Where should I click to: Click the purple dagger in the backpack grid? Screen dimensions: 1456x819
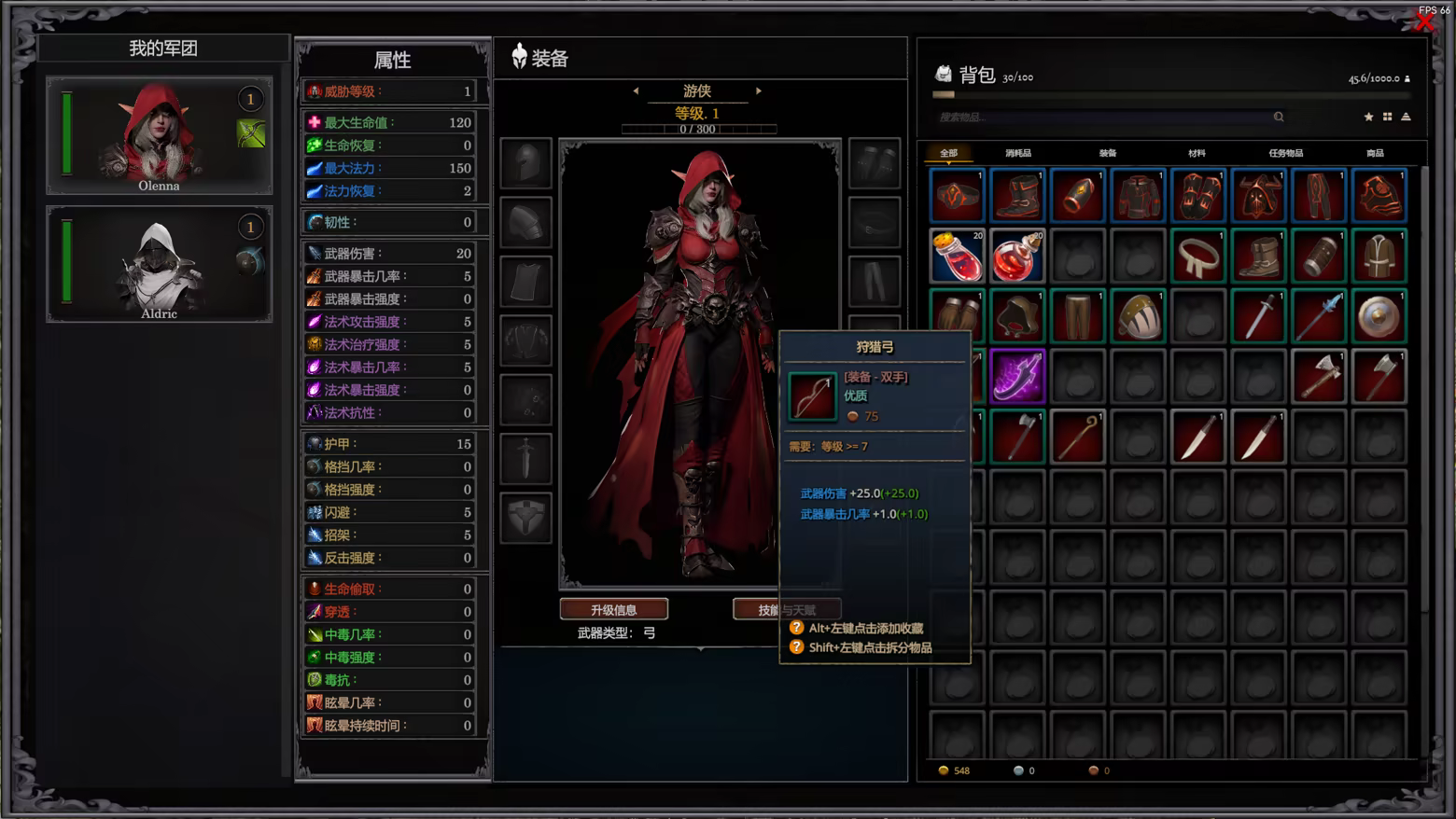tap(1018, 376)
